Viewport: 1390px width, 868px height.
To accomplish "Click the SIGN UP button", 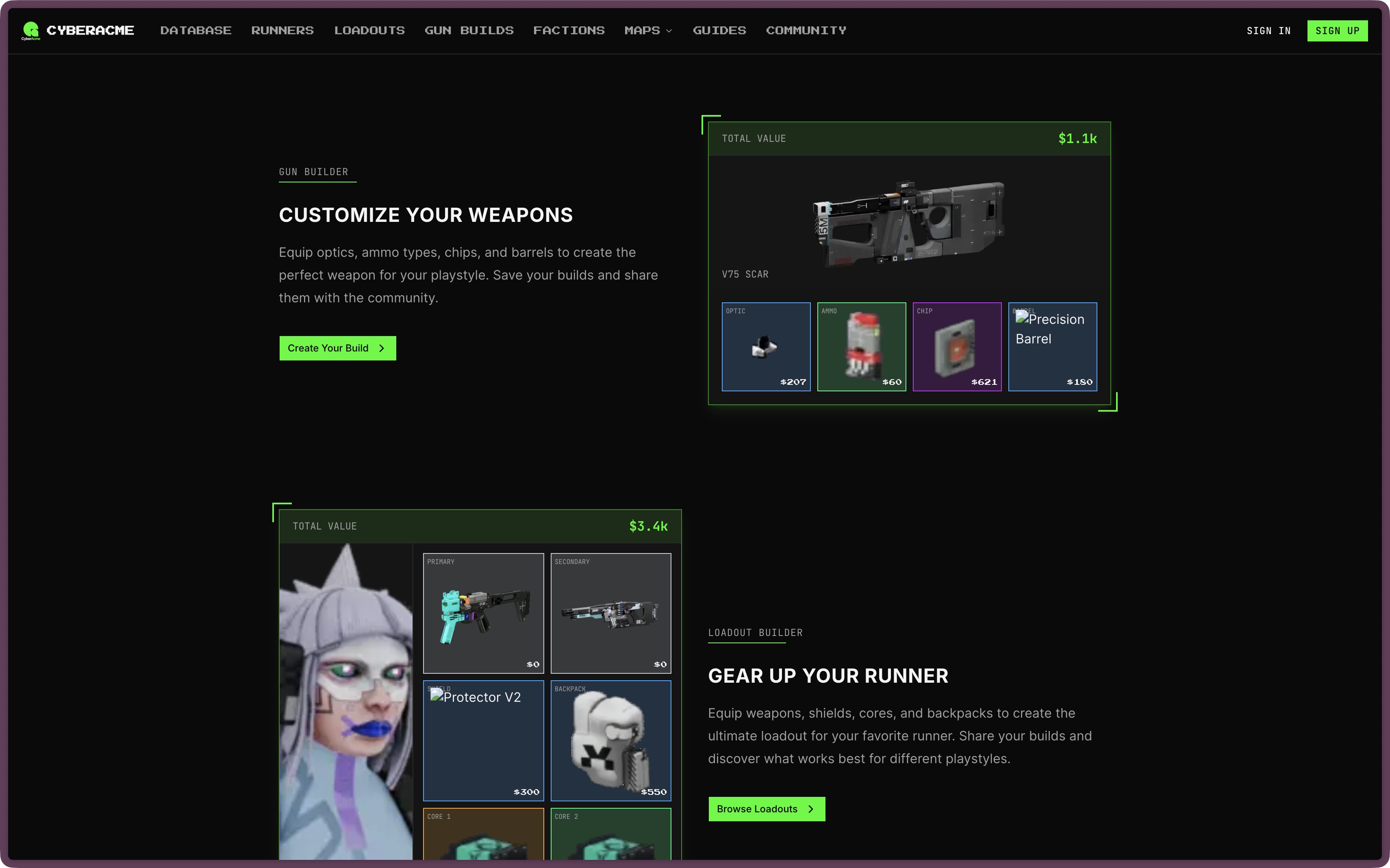I will tap(1338, 30).
